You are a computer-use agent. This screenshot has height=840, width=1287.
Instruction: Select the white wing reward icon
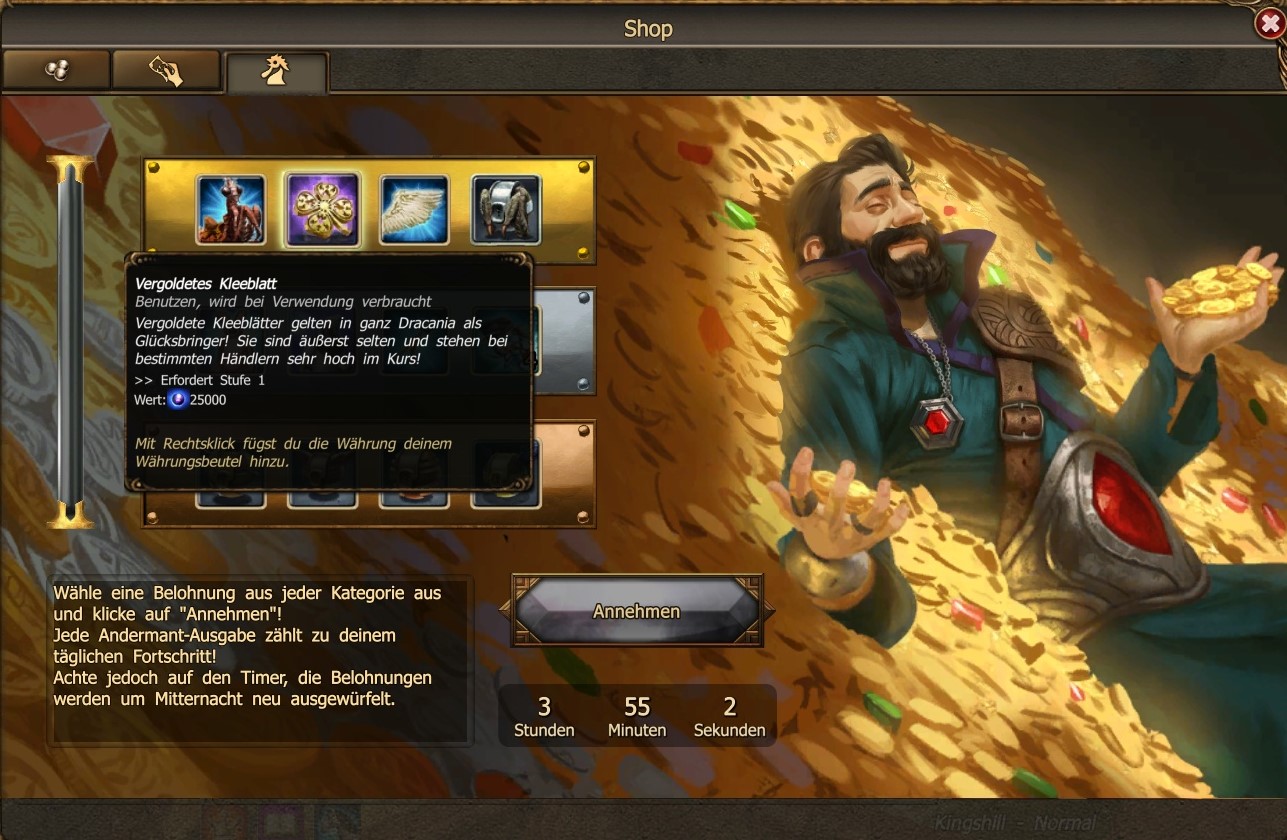tap(414, 210)
